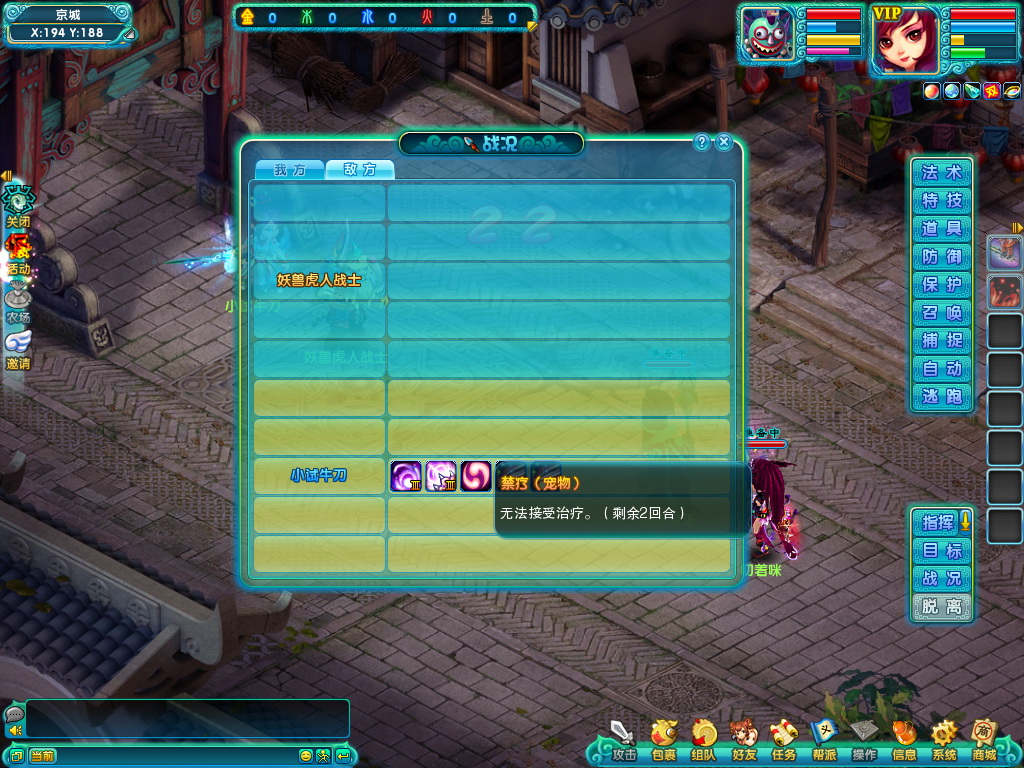This screenshot has width=1024, height=768.
Task: Click the 目标 target button
Action: tap(942, 550)
